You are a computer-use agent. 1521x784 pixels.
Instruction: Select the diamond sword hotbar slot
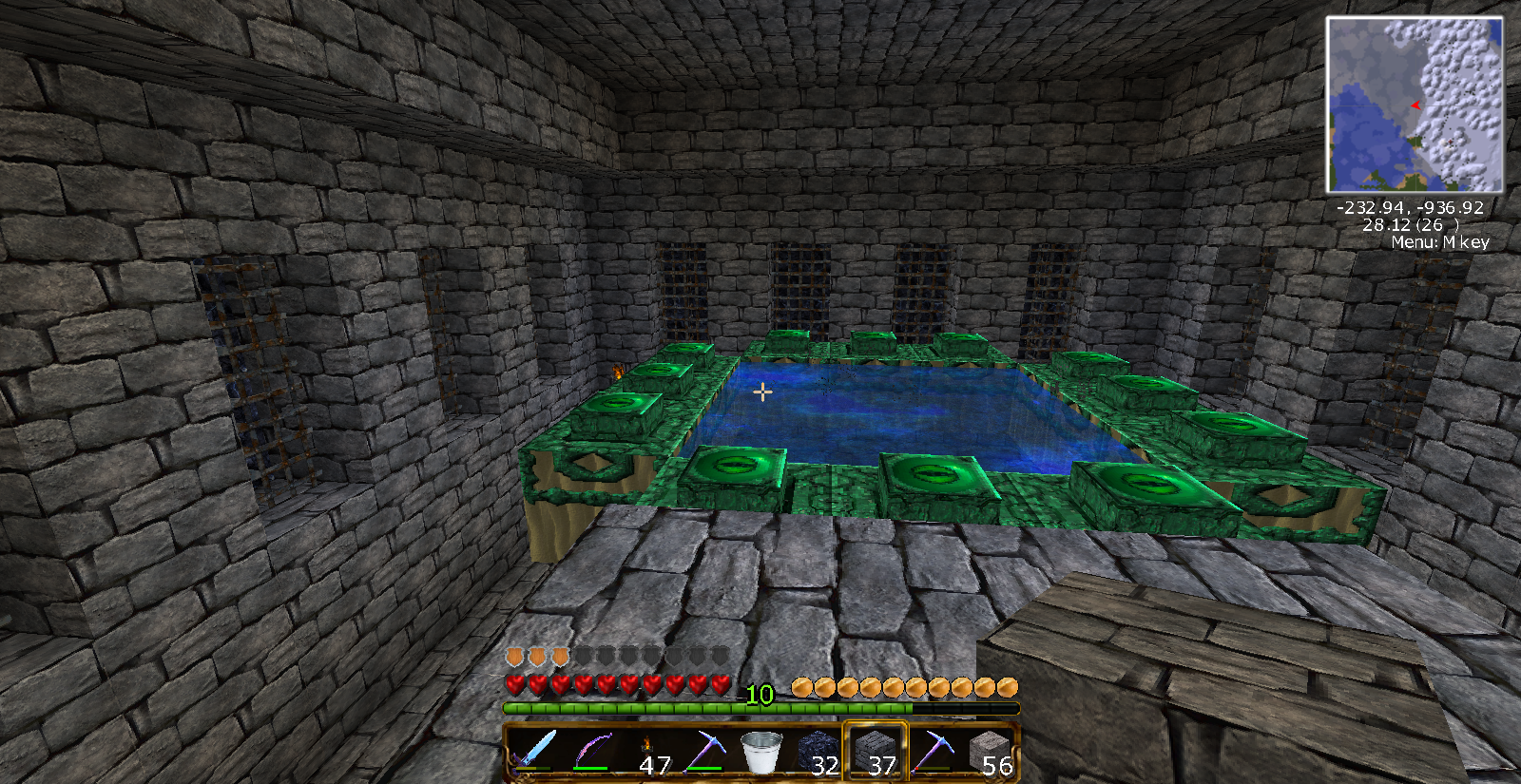(532, 751)
